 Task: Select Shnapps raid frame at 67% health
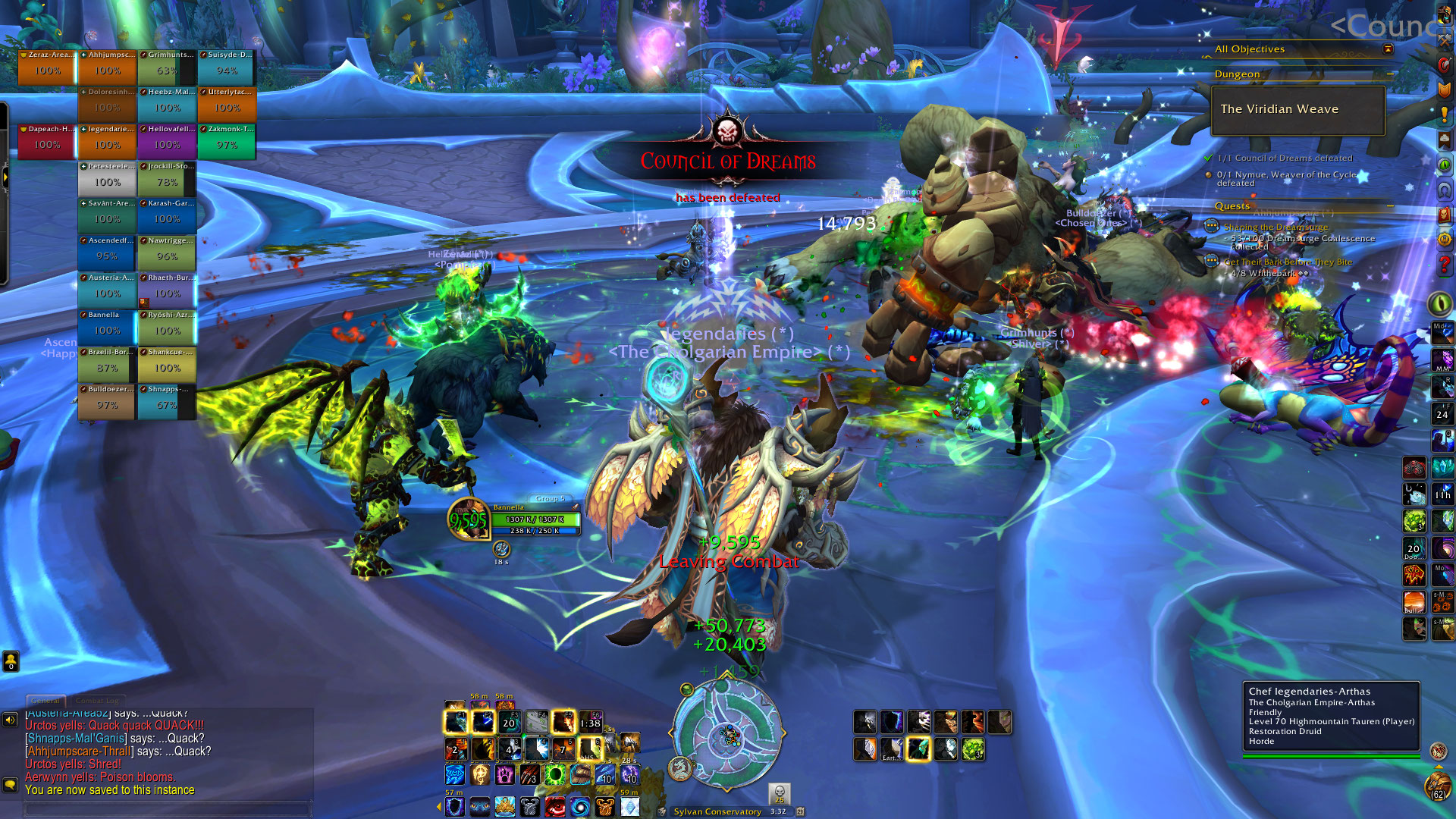click(167, 401)
